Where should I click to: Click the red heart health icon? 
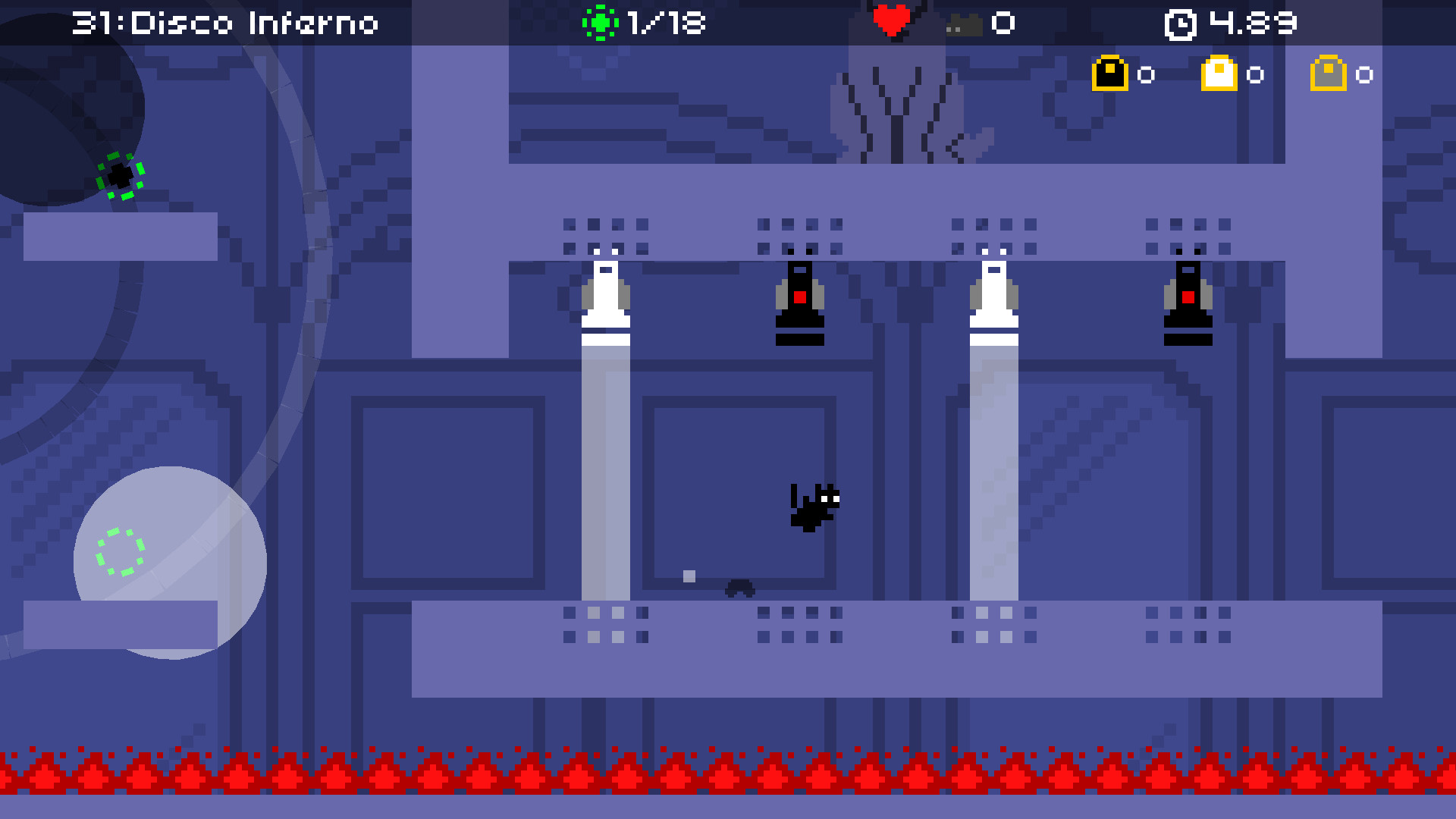pos(892,20)
